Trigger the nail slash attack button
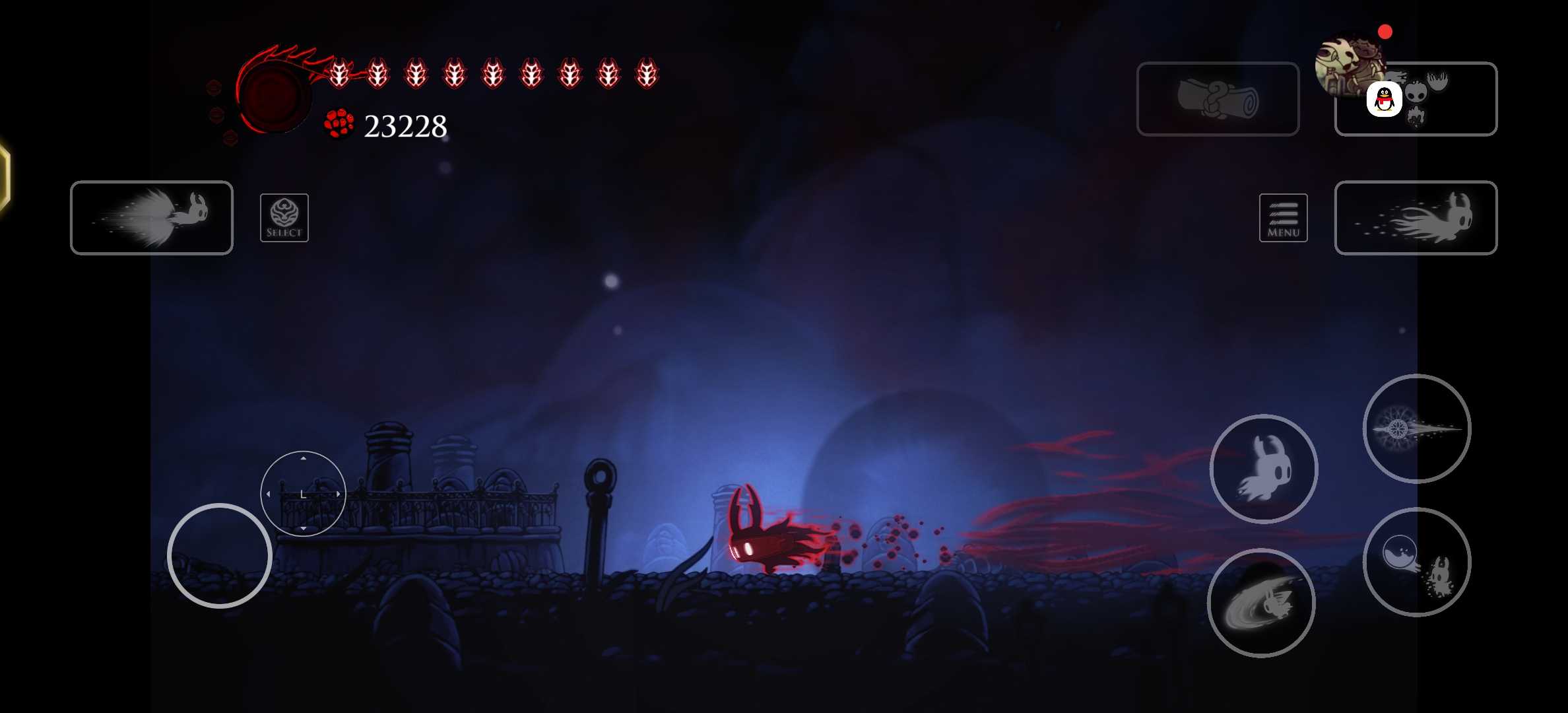The image size is (1568, 713). (1260, 603)
